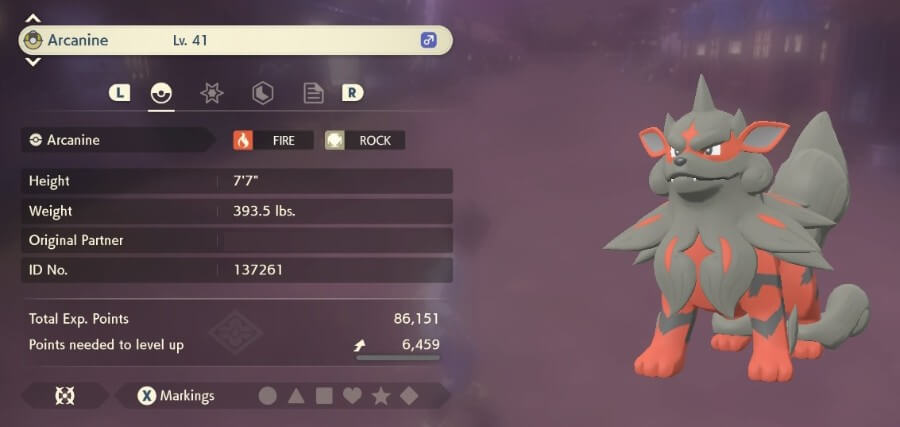Select the Original Partner row
Image resolution: width=900 pixels, height=427 pixels.
pos(236,240)
